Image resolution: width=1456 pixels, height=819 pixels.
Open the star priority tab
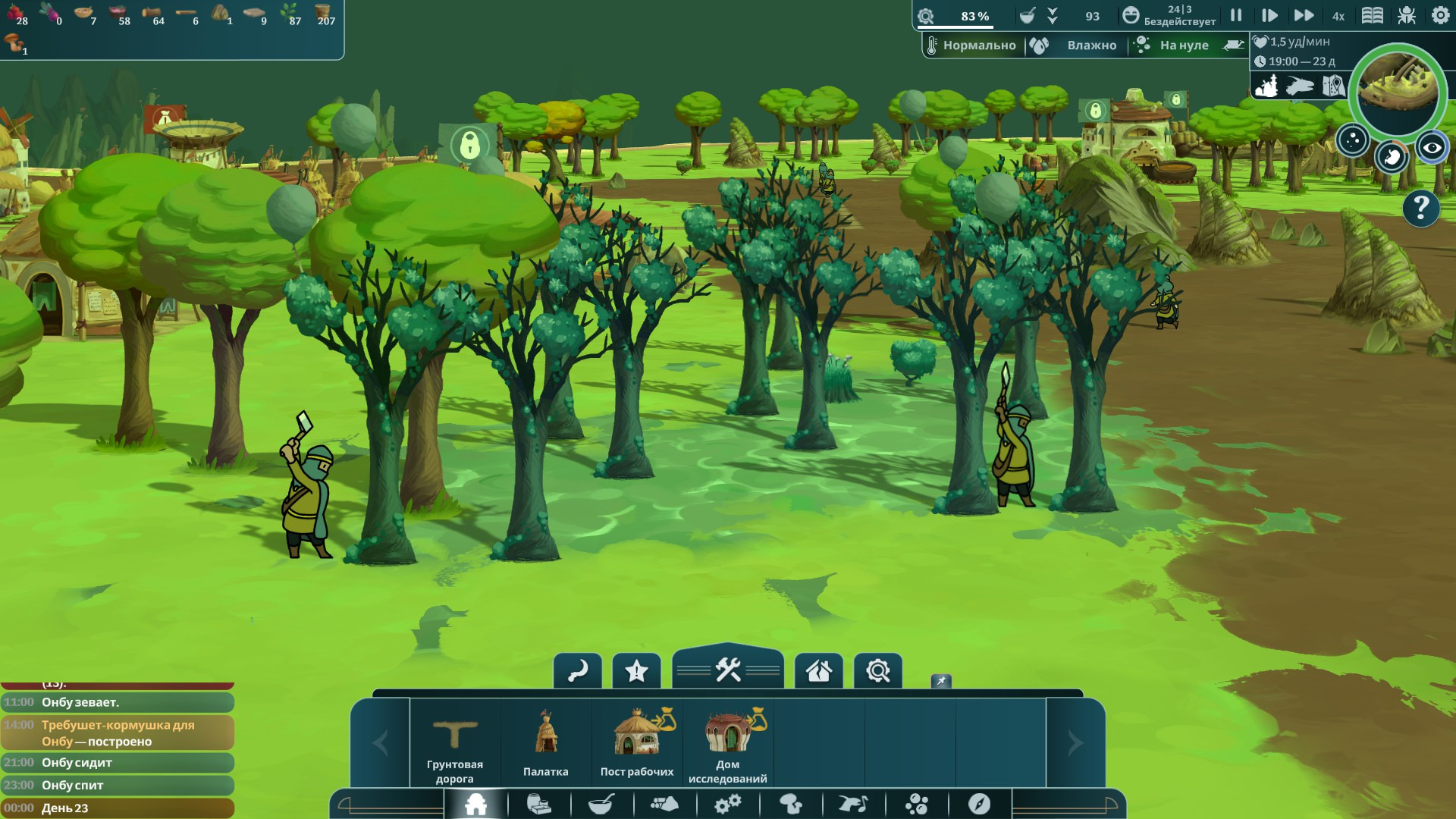636,671
